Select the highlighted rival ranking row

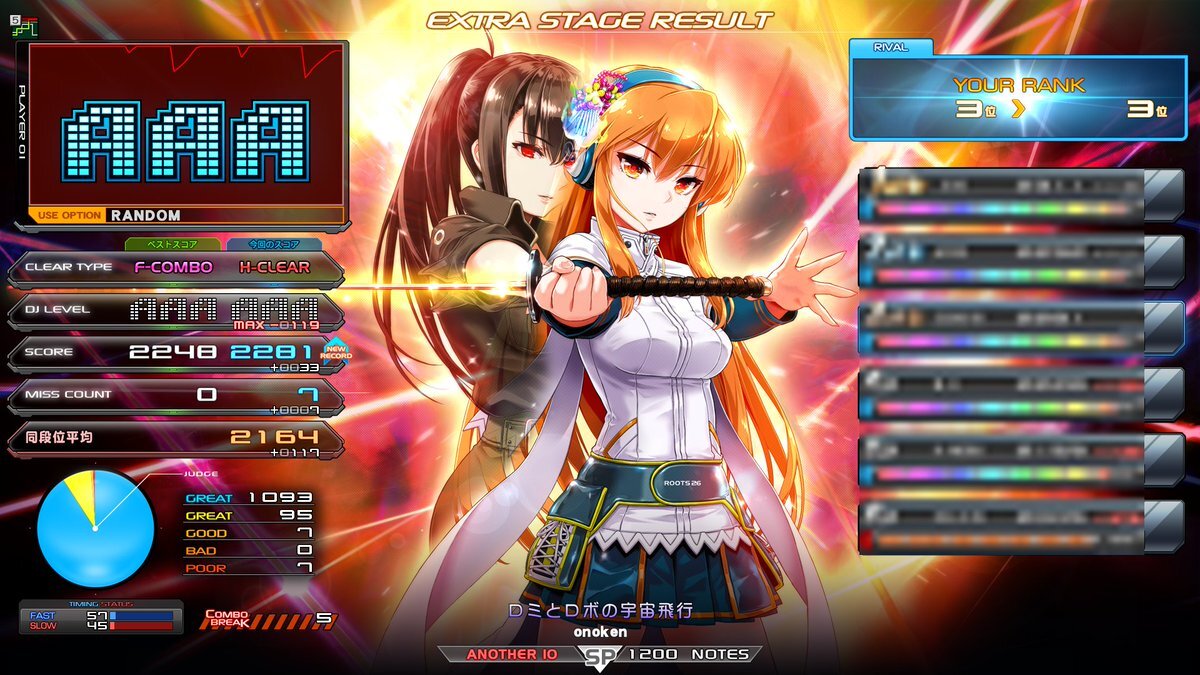(1020, 327)
